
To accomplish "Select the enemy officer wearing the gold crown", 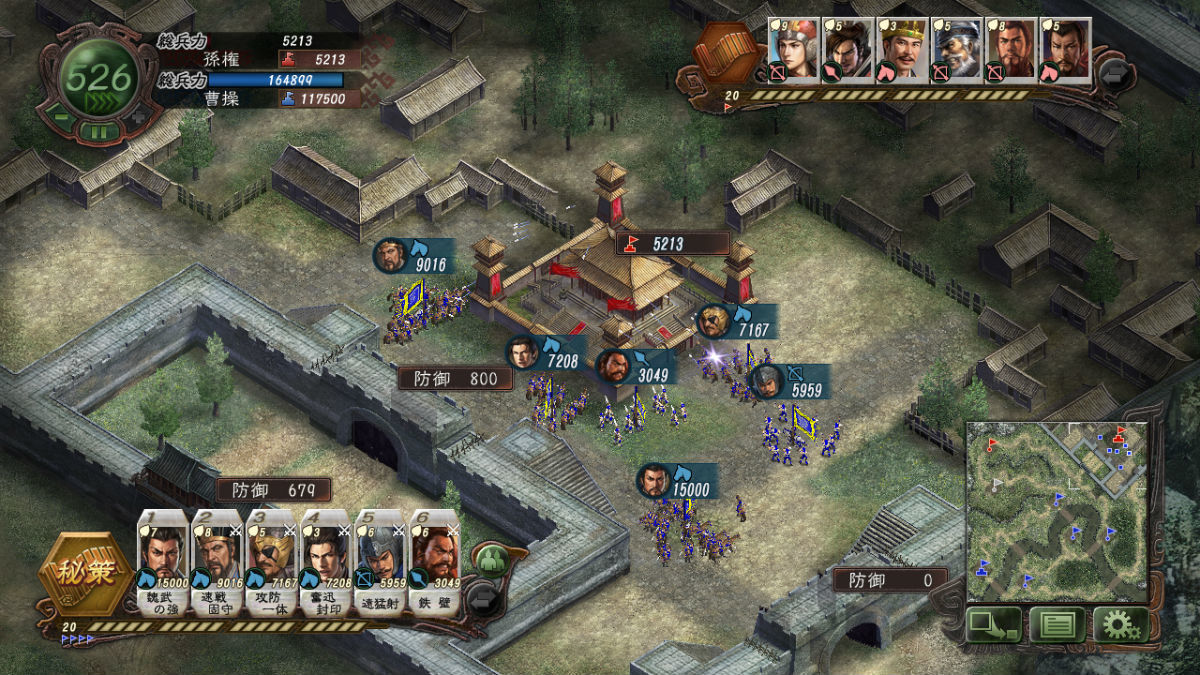I will point(901,48).
